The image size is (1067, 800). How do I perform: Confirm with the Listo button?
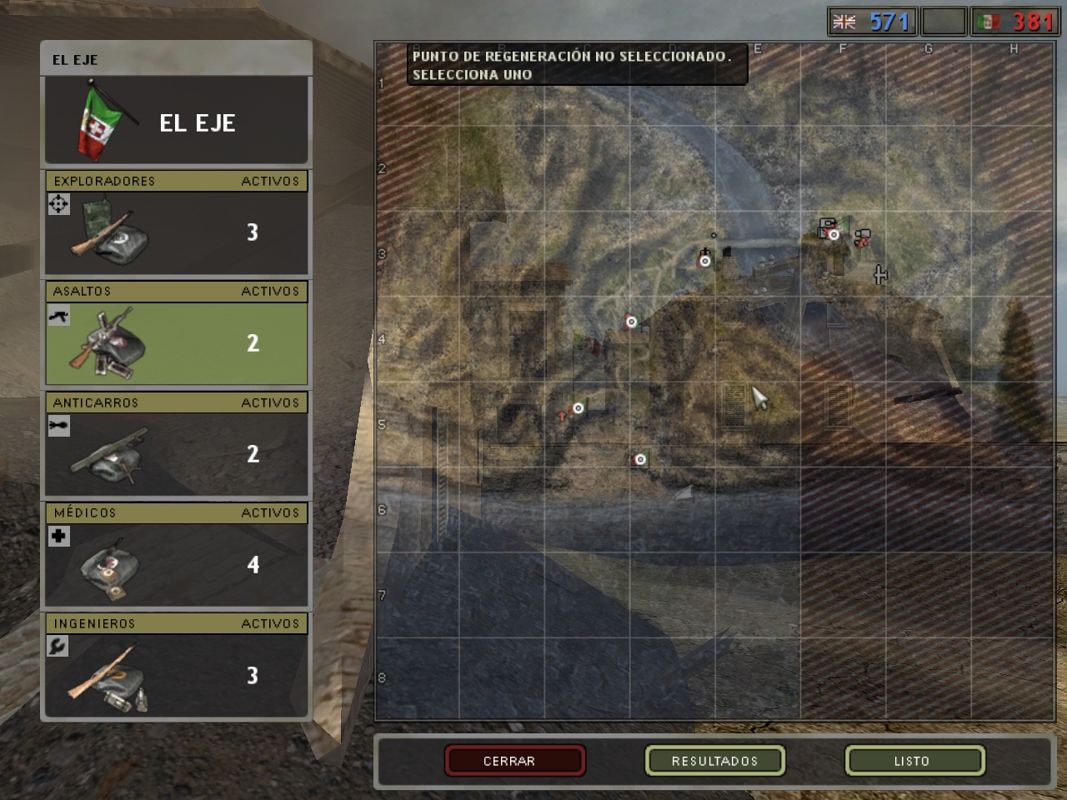914,761
